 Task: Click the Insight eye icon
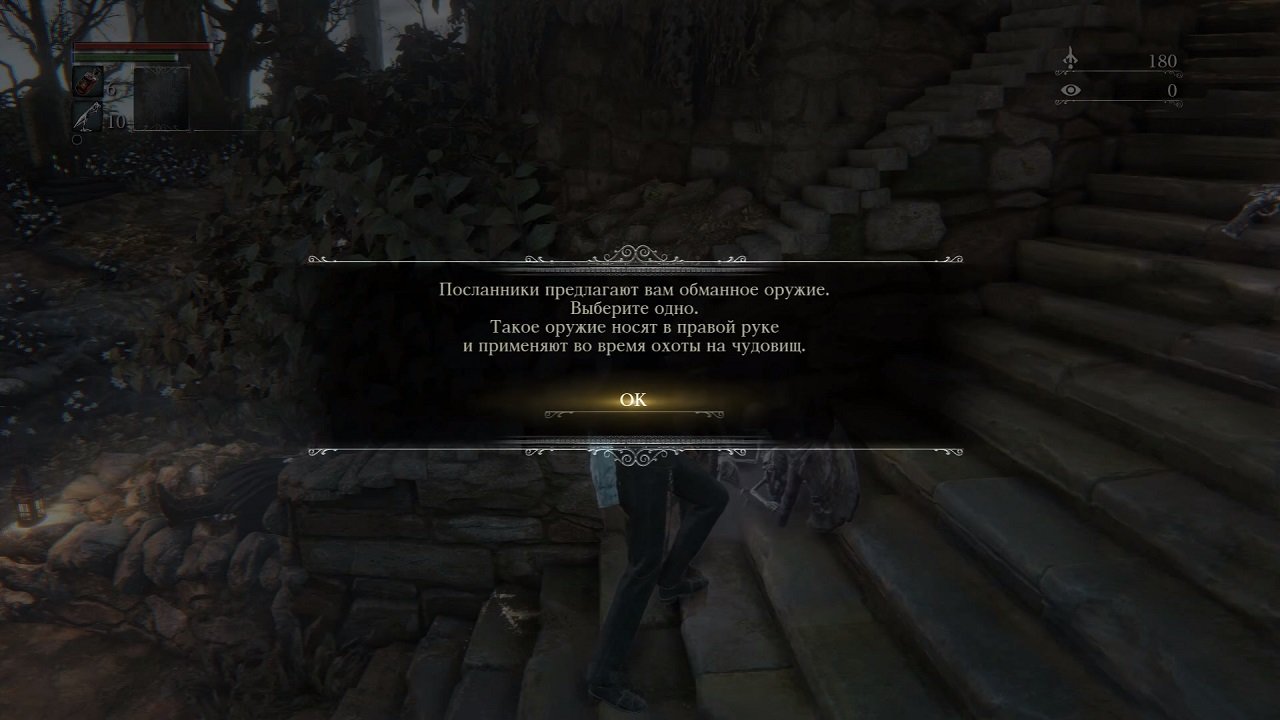pyautogui.click(x=1070, y=89)
